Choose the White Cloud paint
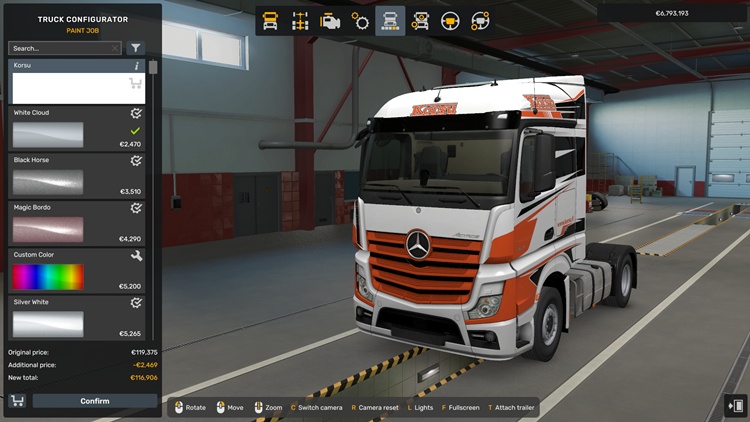Viewport: 750px width, 422px height. 48,135
